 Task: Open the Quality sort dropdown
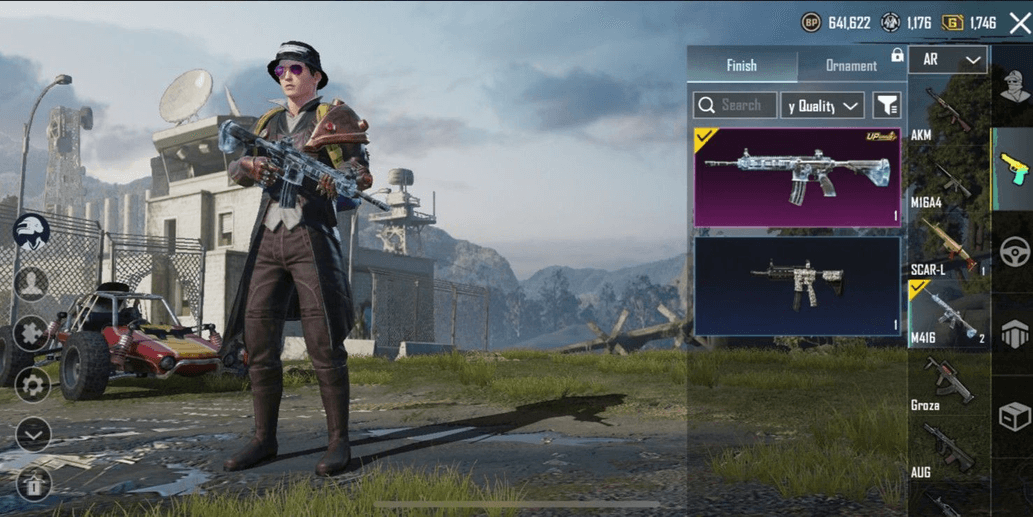click(x=822, y=105)
